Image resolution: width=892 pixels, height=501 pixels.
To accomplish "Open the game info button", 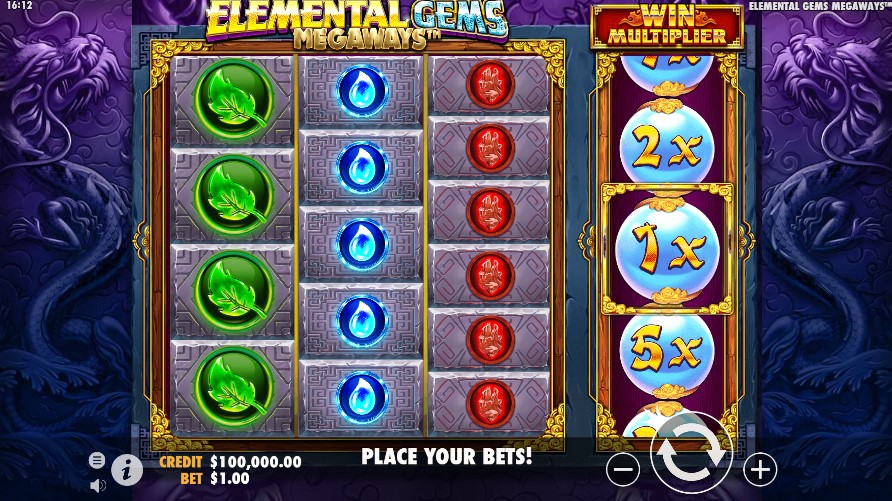I will point(127,469).
